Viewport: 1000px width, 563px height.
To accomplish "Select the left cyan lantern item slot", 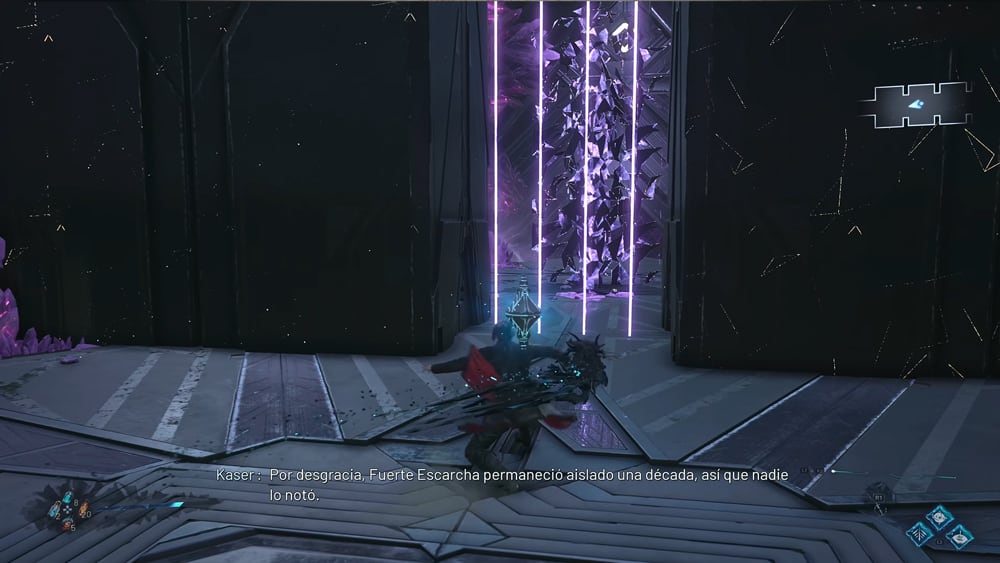I will click(x=53, y=511).
